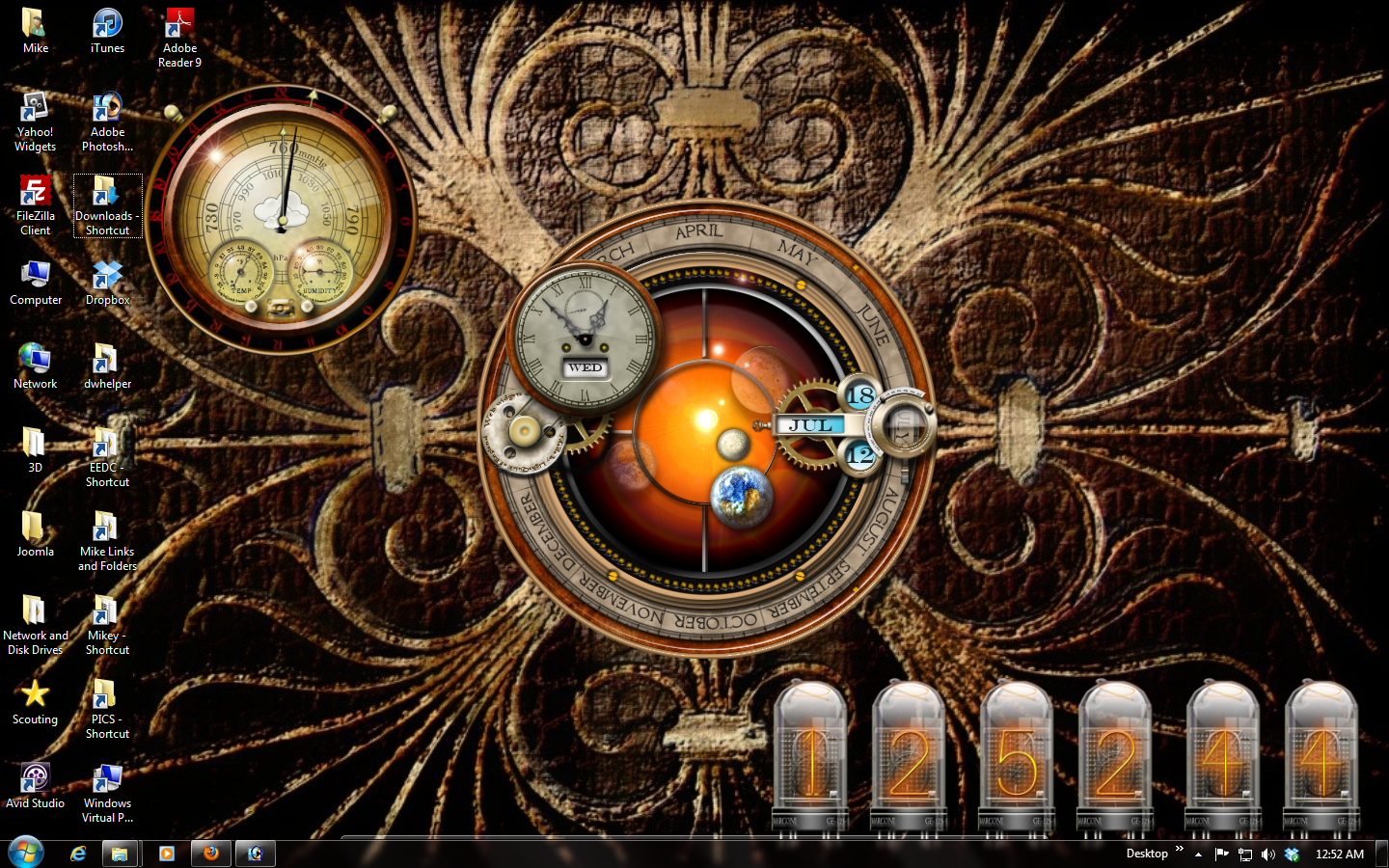Screen dimensions: 1389x868
Task: Click the Dropbox system tray icon
Action: coord(1293,853)
